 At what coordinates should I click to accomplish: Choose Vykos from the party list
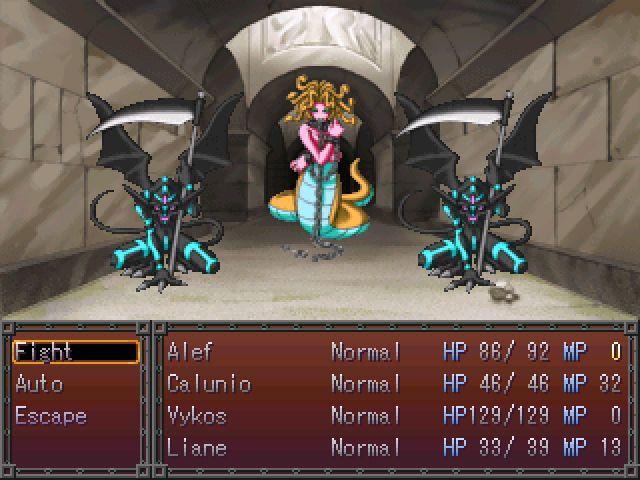click(395, 416)
